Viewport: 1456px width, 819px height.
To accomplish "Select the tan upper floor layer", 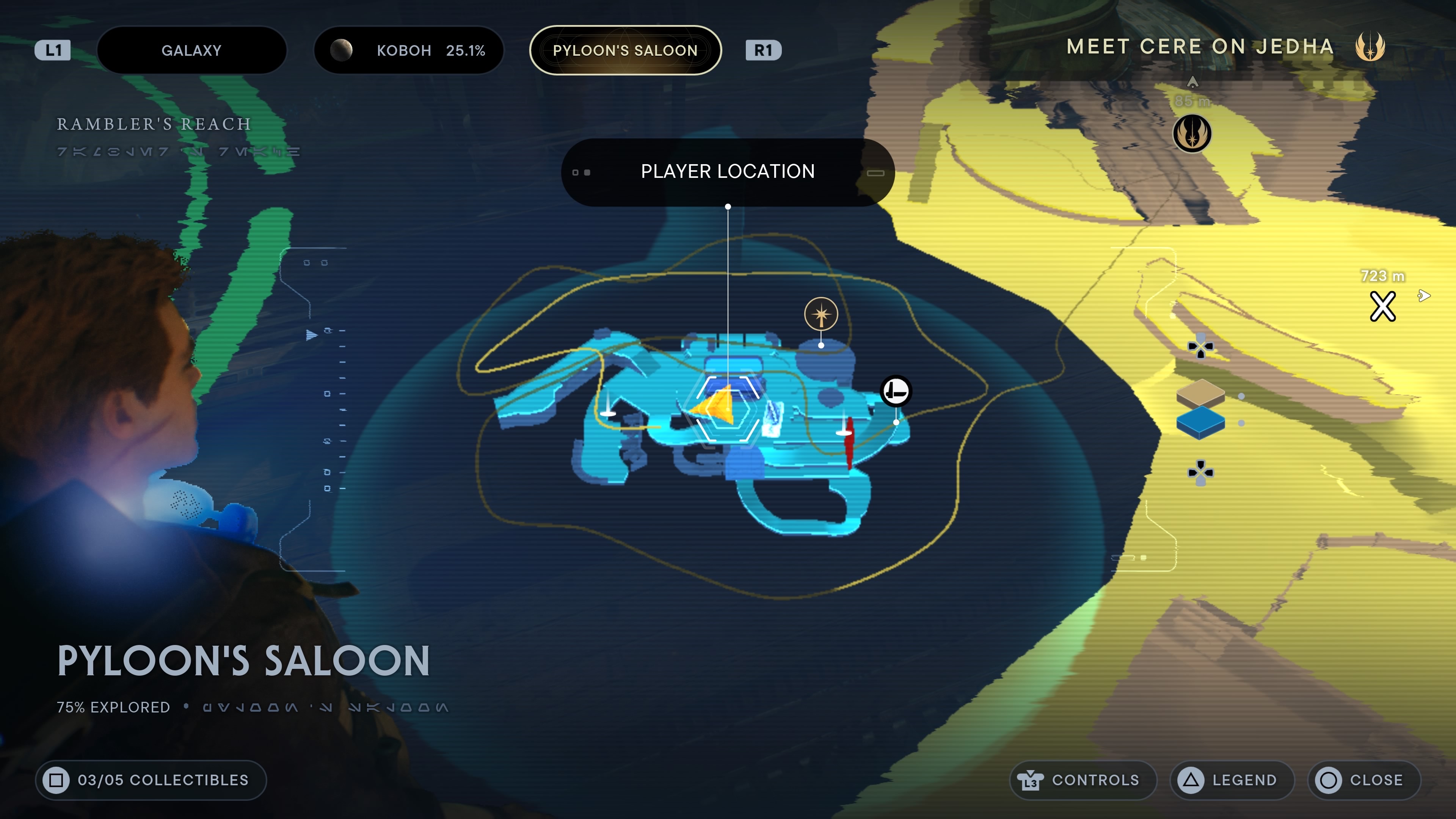I will pos(1200,392).
